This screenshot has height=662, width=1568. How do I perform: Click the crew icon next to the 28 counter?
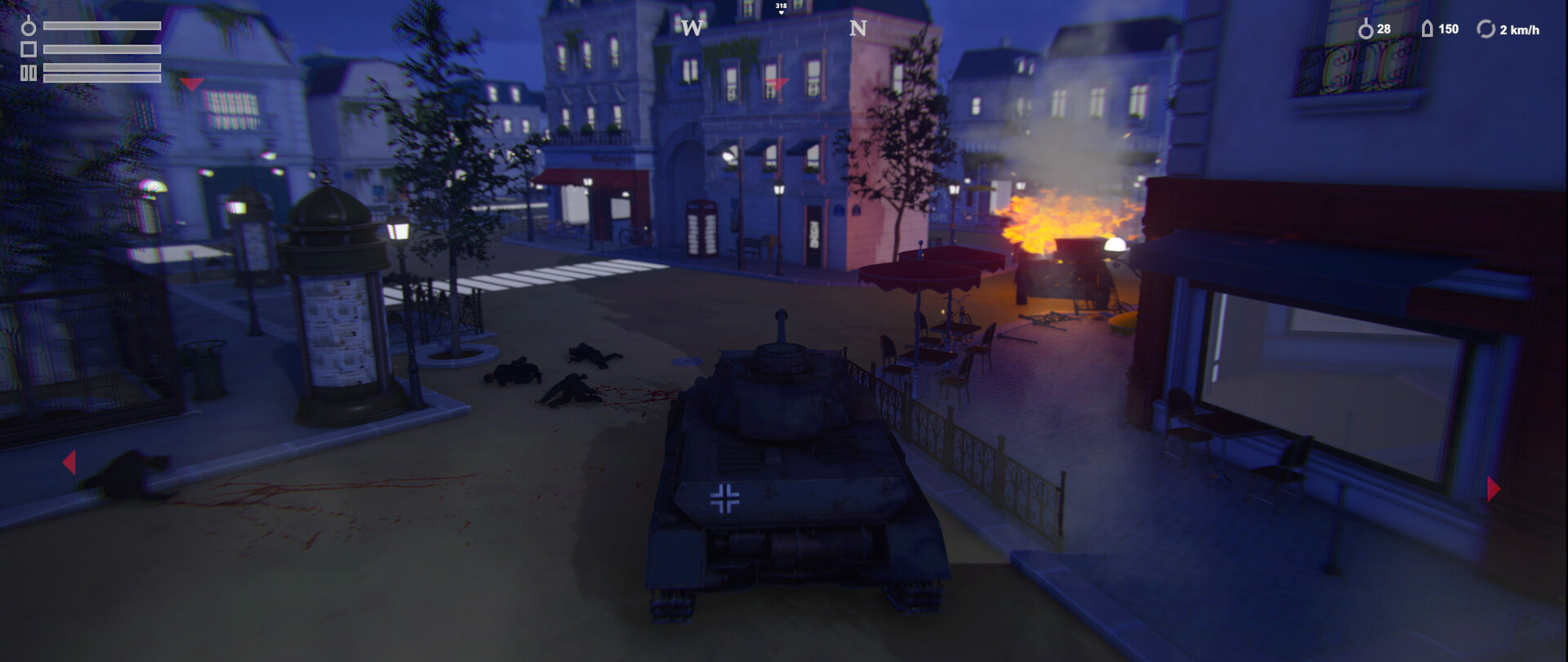(1365, 29)
